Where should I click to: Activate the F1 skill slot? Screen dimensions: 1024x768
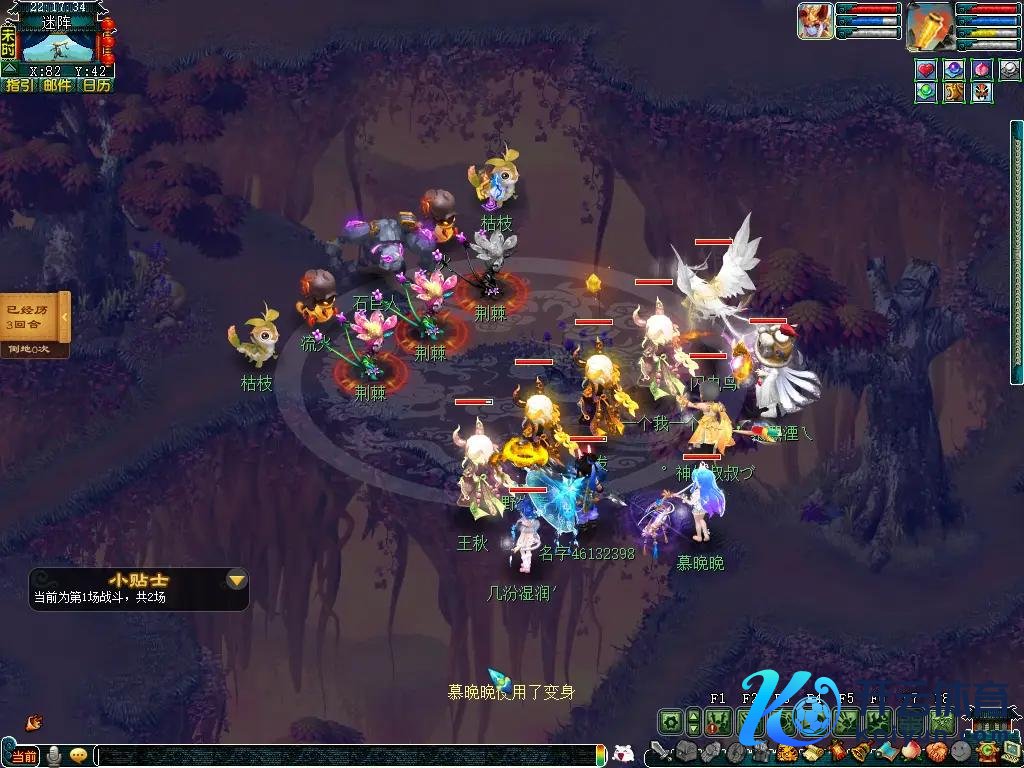coord(716,721)
